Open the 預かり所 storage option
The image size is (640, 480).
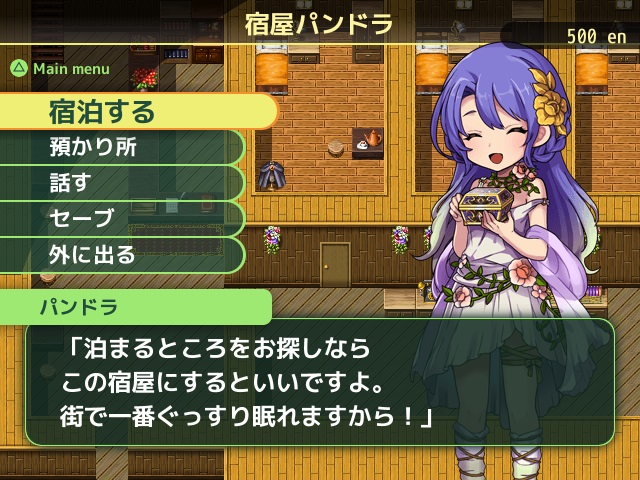[x=120, y=147]
